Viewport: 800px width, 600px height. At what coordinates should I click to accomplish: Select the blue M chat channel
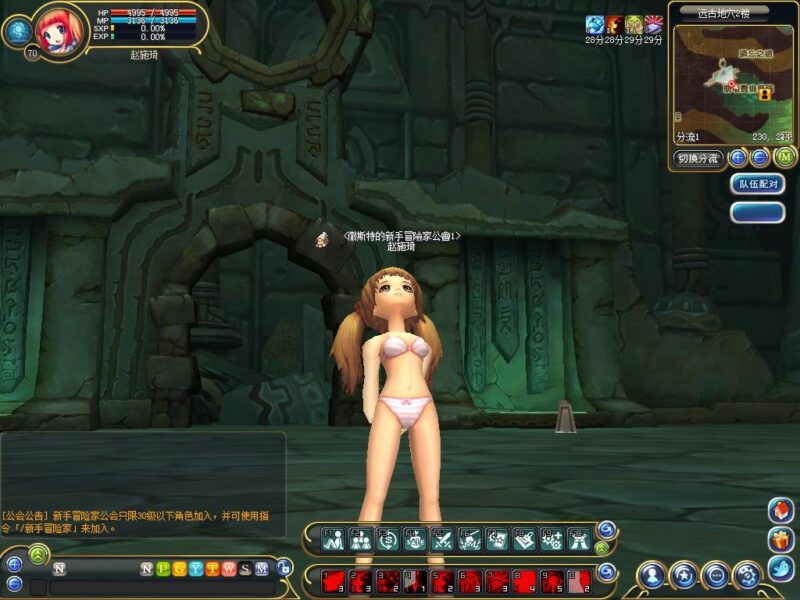(x=262, y=569)
